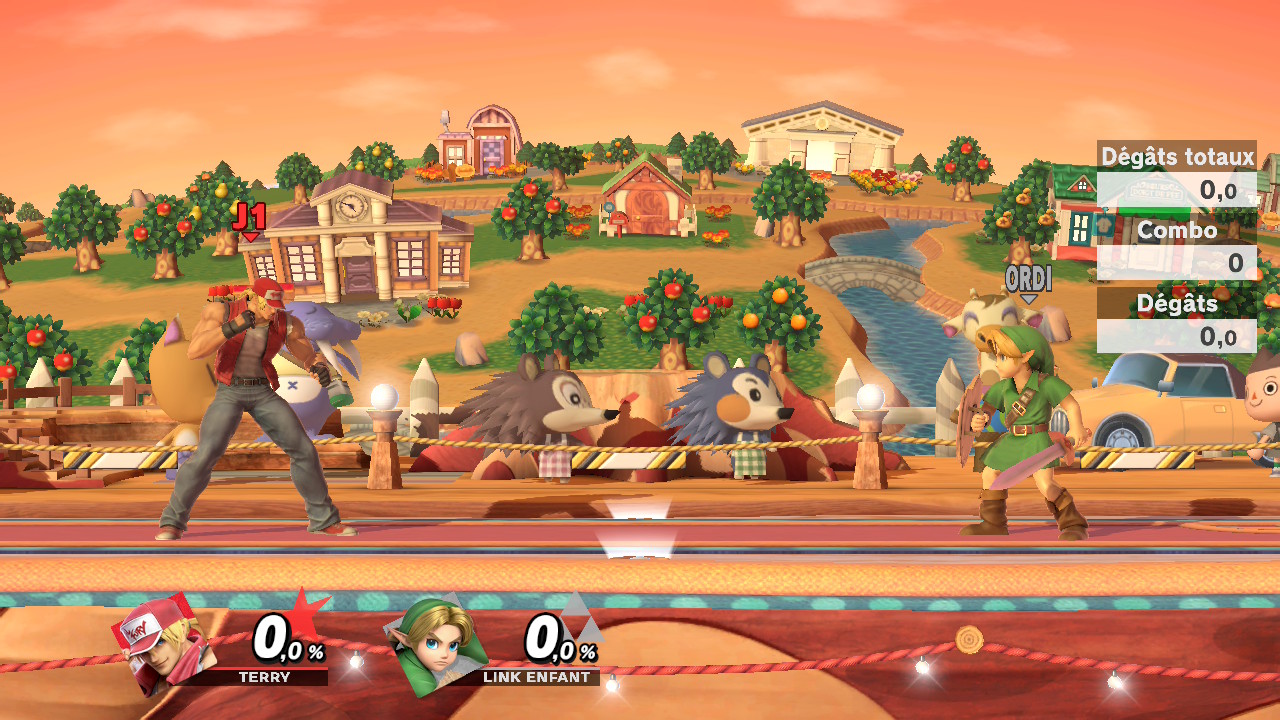Select Link Enfant's fighter portrait

pos(436,645)
